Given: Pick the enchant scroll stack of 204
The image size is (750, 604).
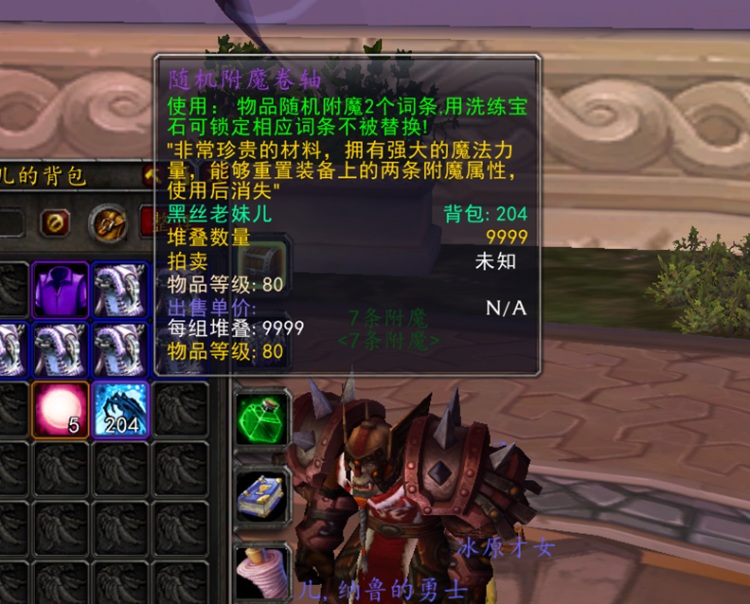Looking at the screenshot, I should click(x=120, y=410).
